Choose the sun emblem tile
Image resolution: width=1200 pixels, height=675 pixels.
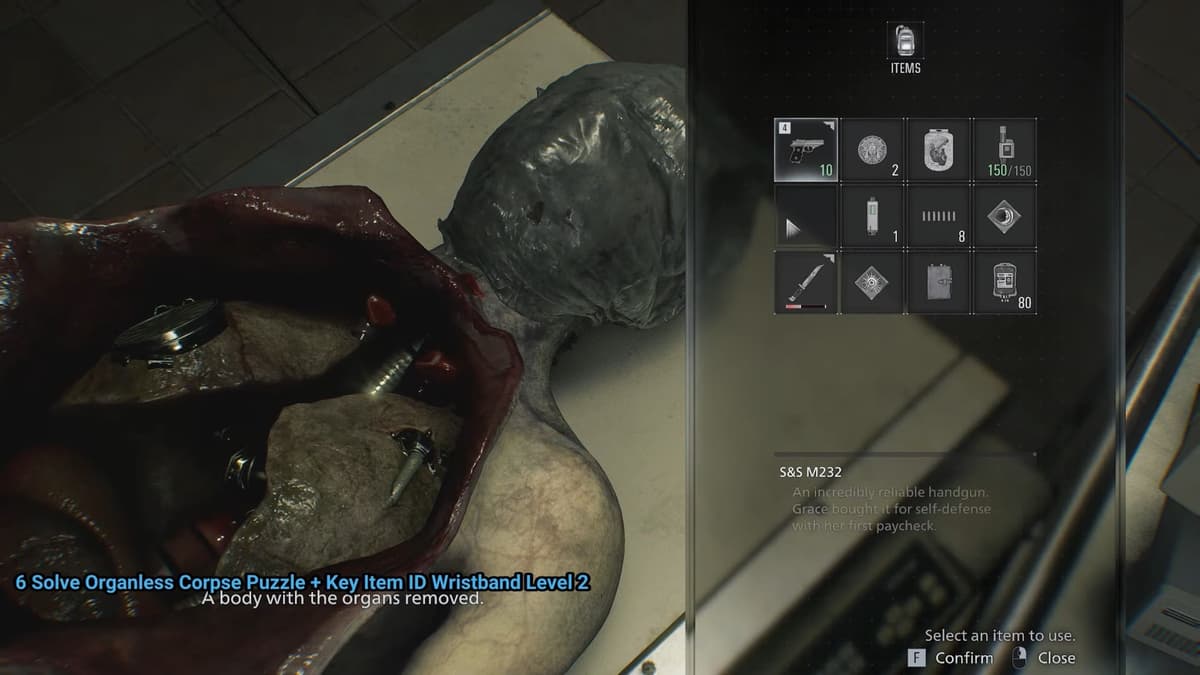(x=872, y=281)
